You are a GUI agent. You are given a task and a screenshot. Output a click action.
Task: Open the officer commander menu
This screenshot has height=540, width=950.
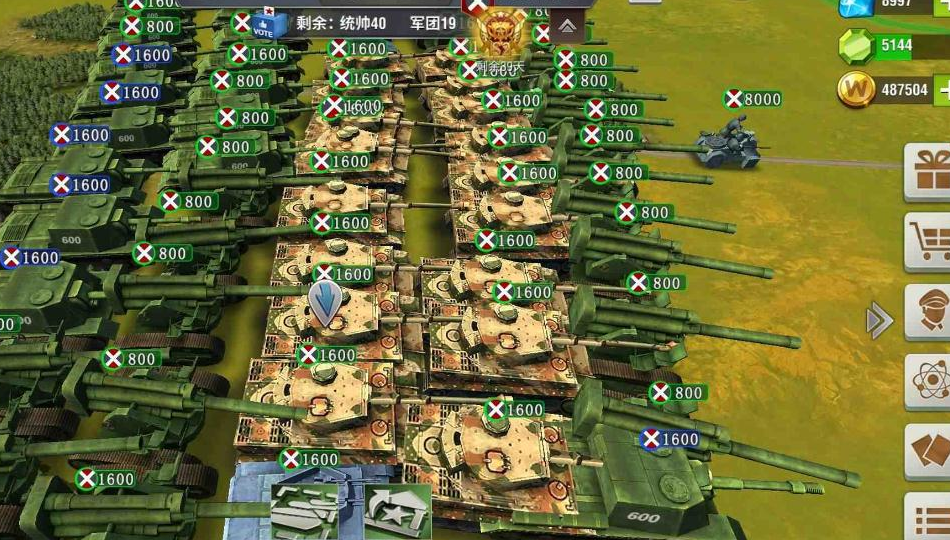tap(929, 311)
